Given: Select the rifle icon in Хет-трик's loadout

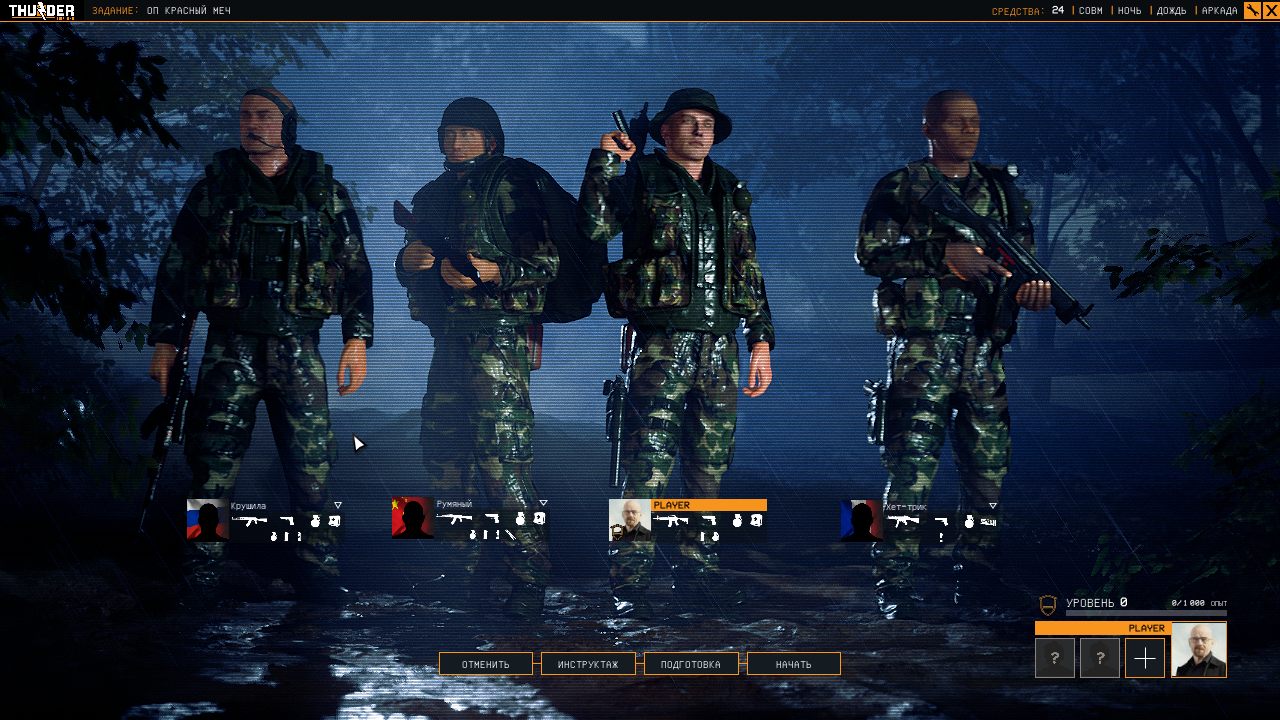Looking at the screenshot, I should (903, 521).
